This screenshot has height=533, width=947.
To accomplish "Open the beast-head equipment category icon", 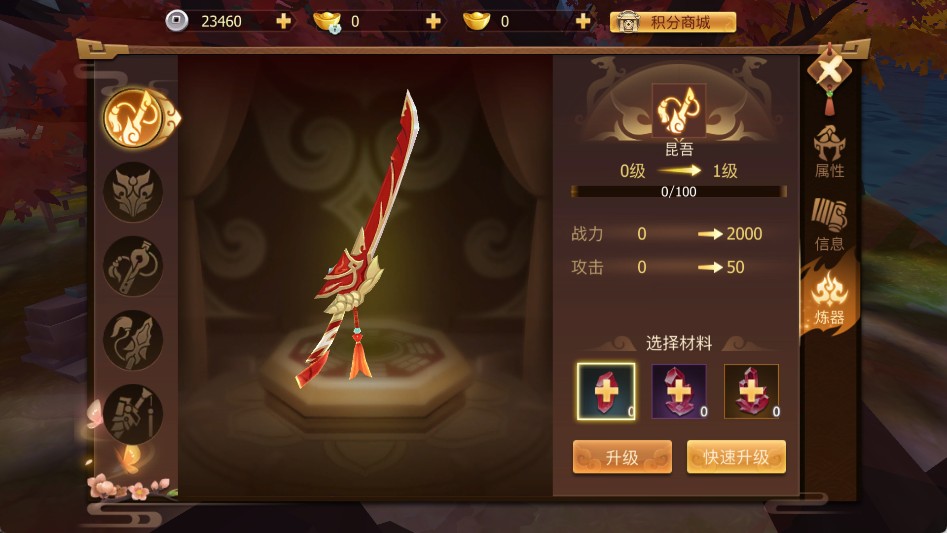I will (133, 340).
